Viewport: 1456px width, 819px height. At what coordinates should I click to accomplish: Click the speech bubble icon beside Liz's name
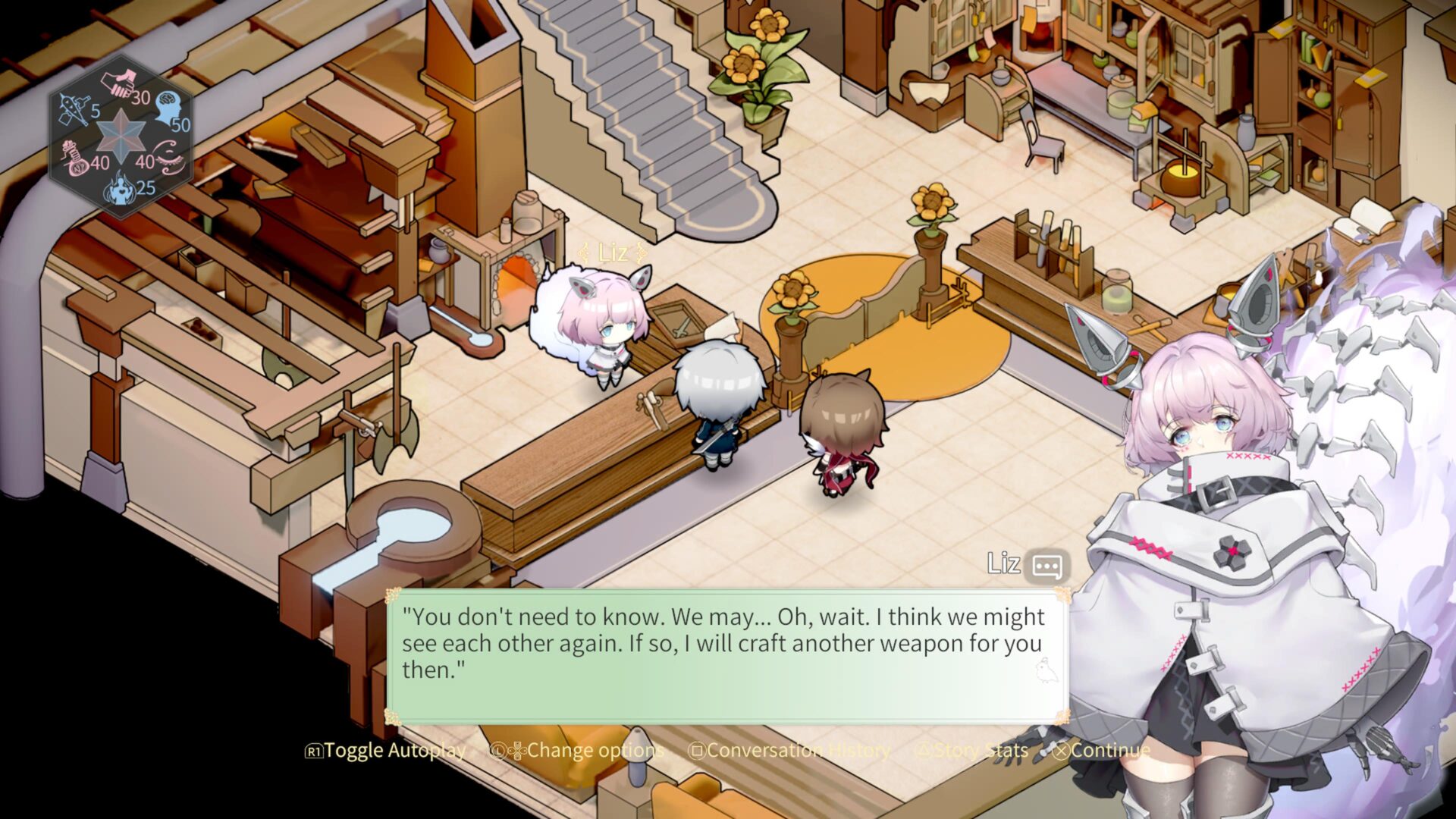(1047, 566)
